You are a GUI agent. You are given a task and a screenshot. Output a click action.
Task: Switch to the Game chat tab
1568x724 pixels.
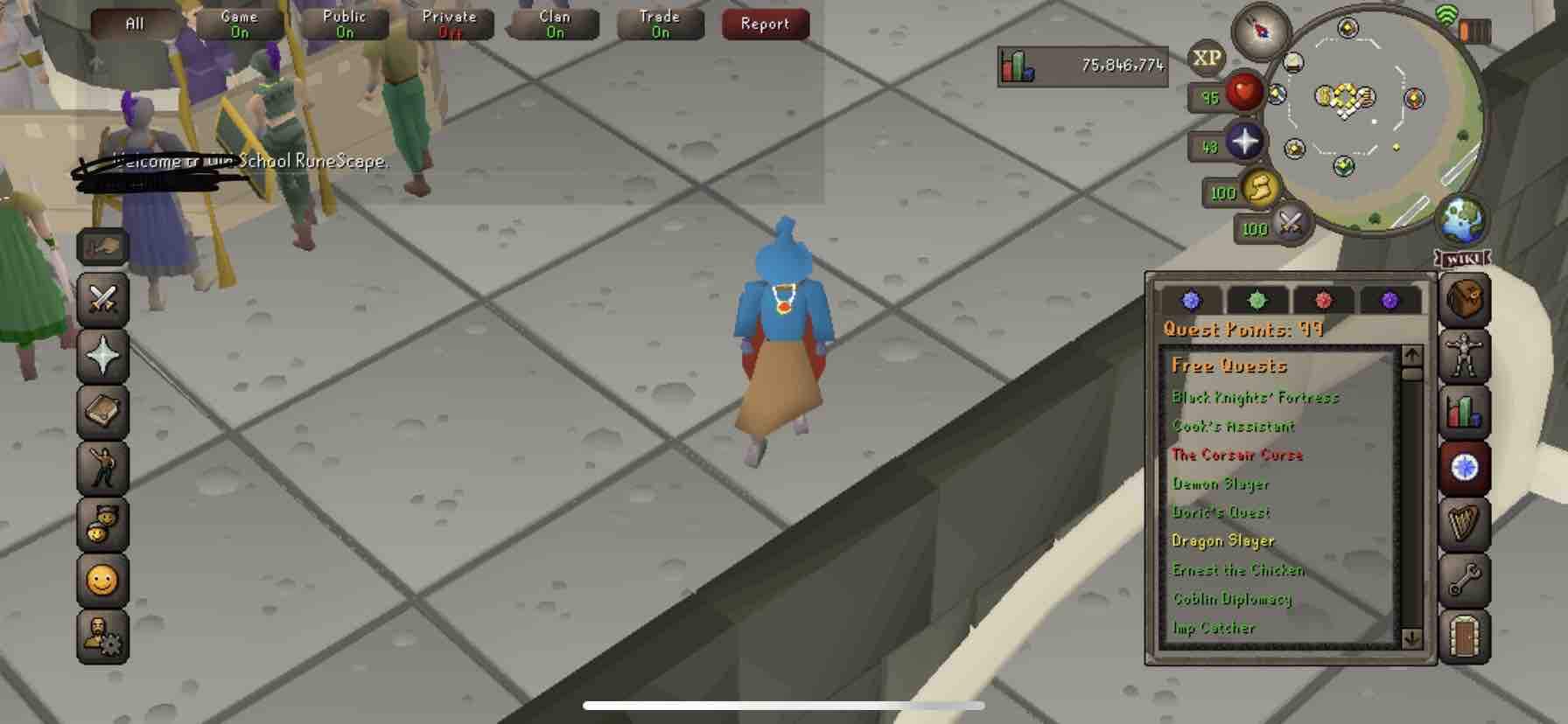coord(239,24)
